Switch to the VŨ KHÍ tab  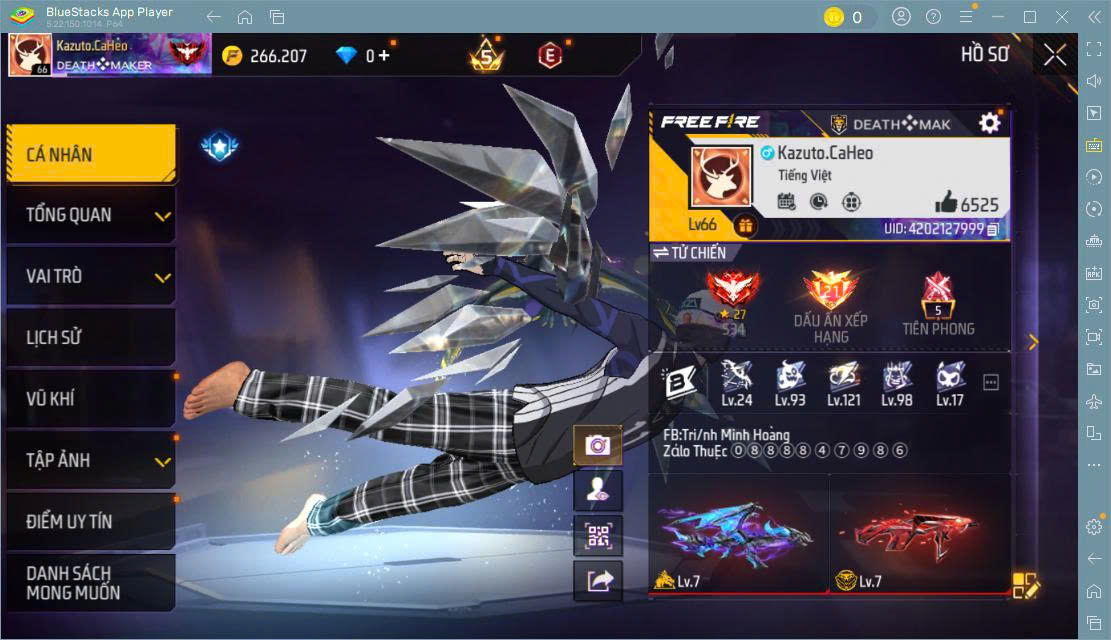[x=90, y=399]
